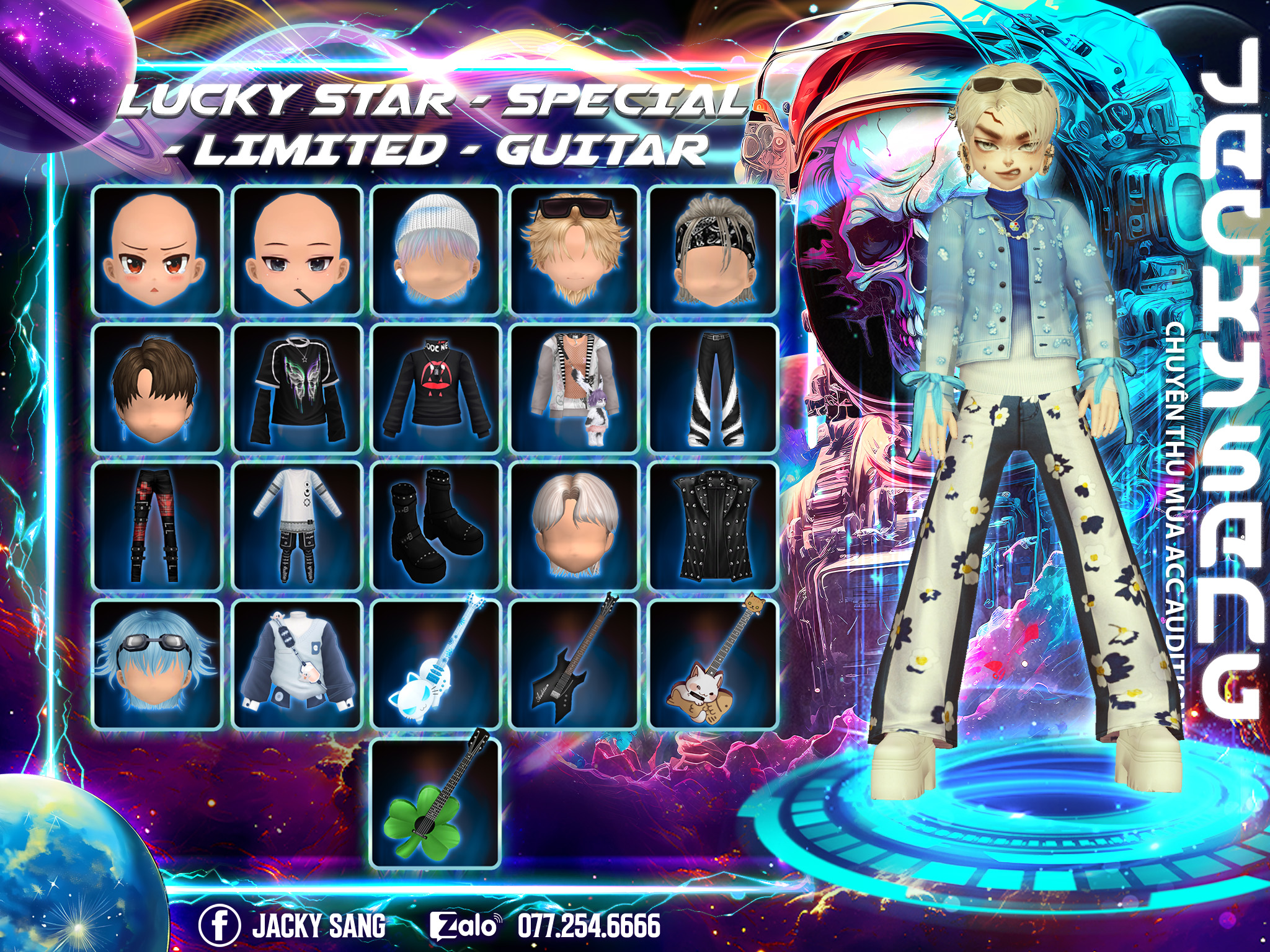Choose the beige jacket with bunny doll

[x=574, y=389]
